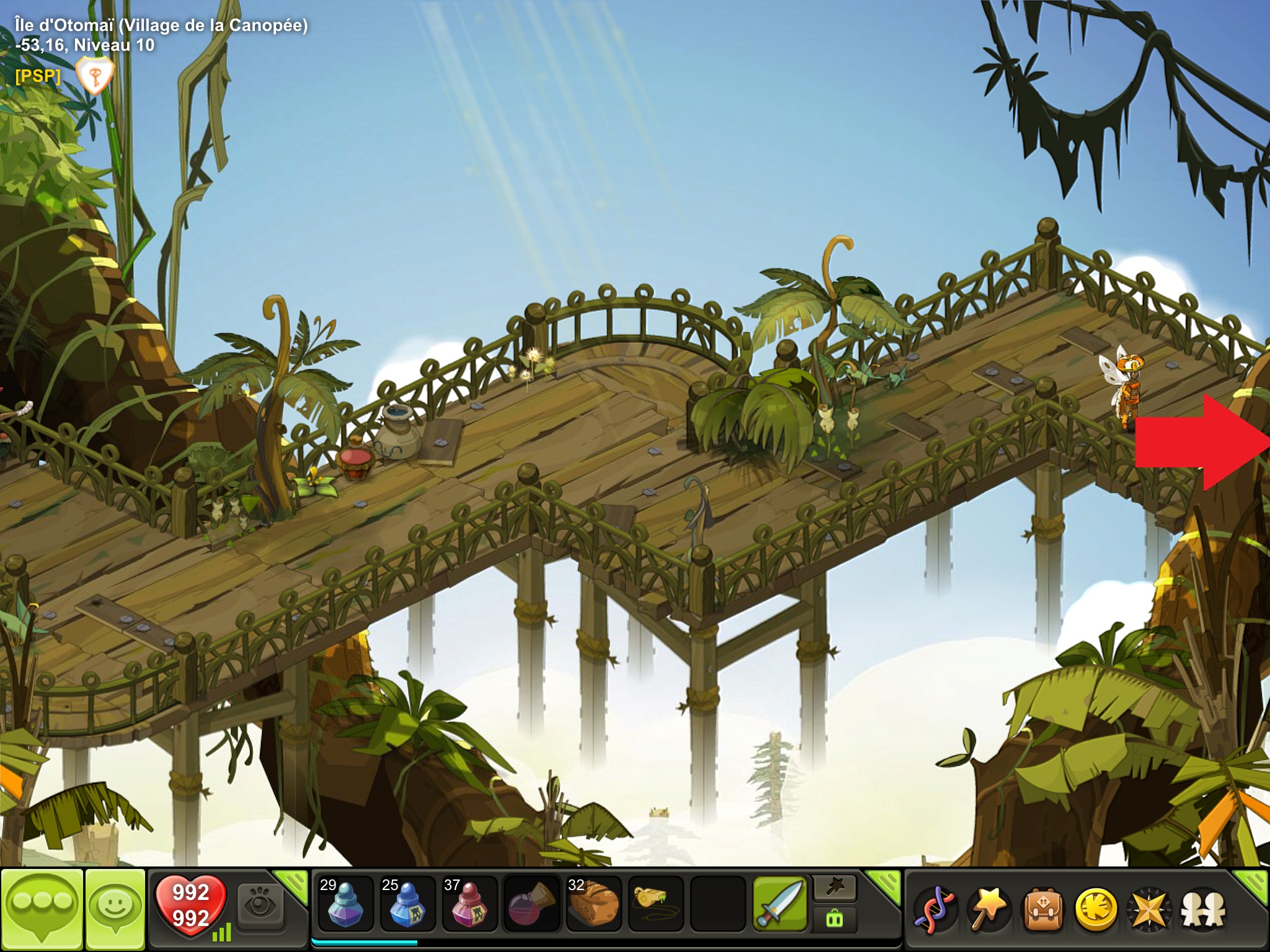Use the blue potion with 25 count
This screenshot has height=952, width=1270.
(x=407, y=904)
